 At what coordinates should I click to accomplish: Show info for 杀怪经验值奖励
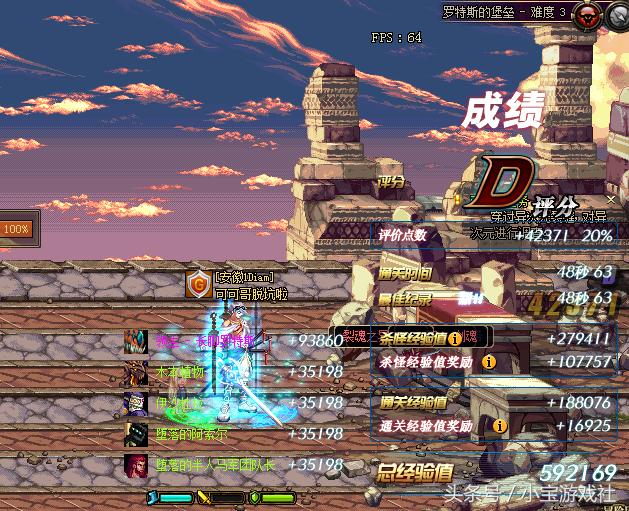489,361
